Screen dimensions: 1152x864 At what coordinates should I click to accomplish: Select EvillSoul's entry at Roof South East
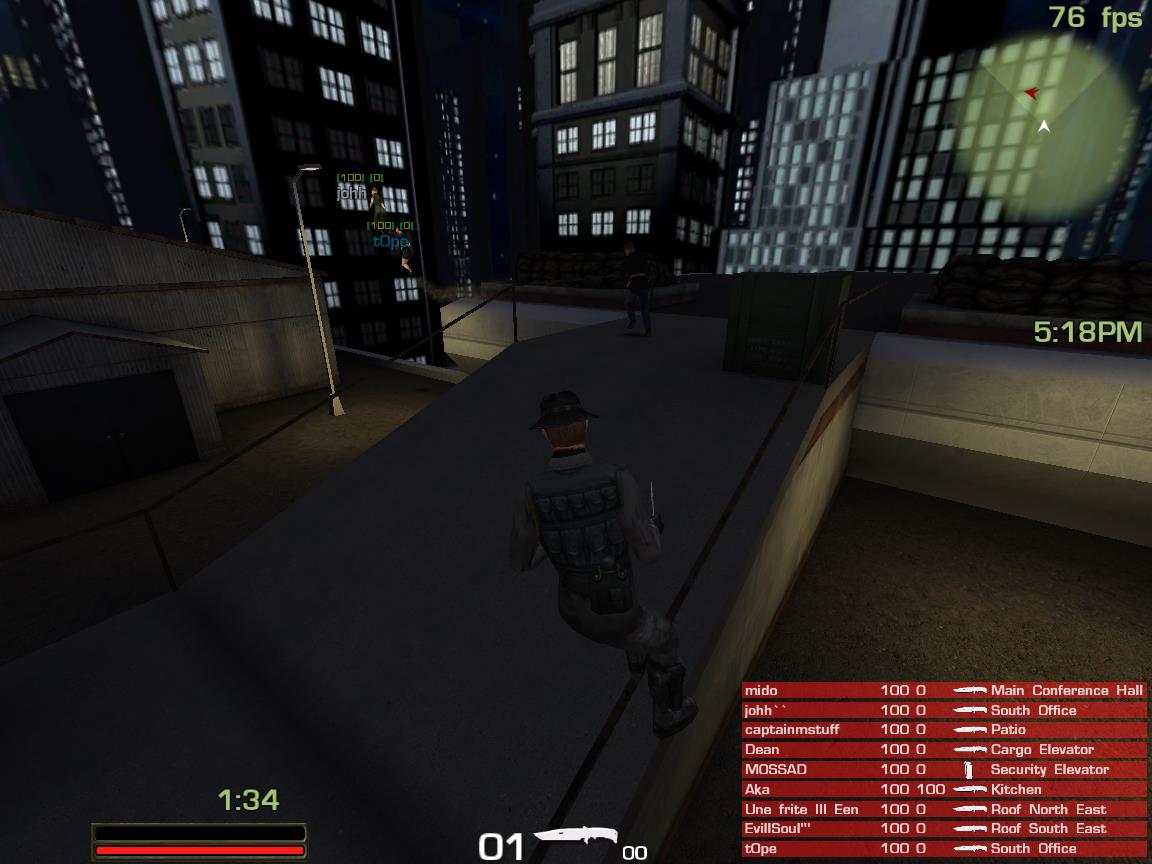coord(943,828)
